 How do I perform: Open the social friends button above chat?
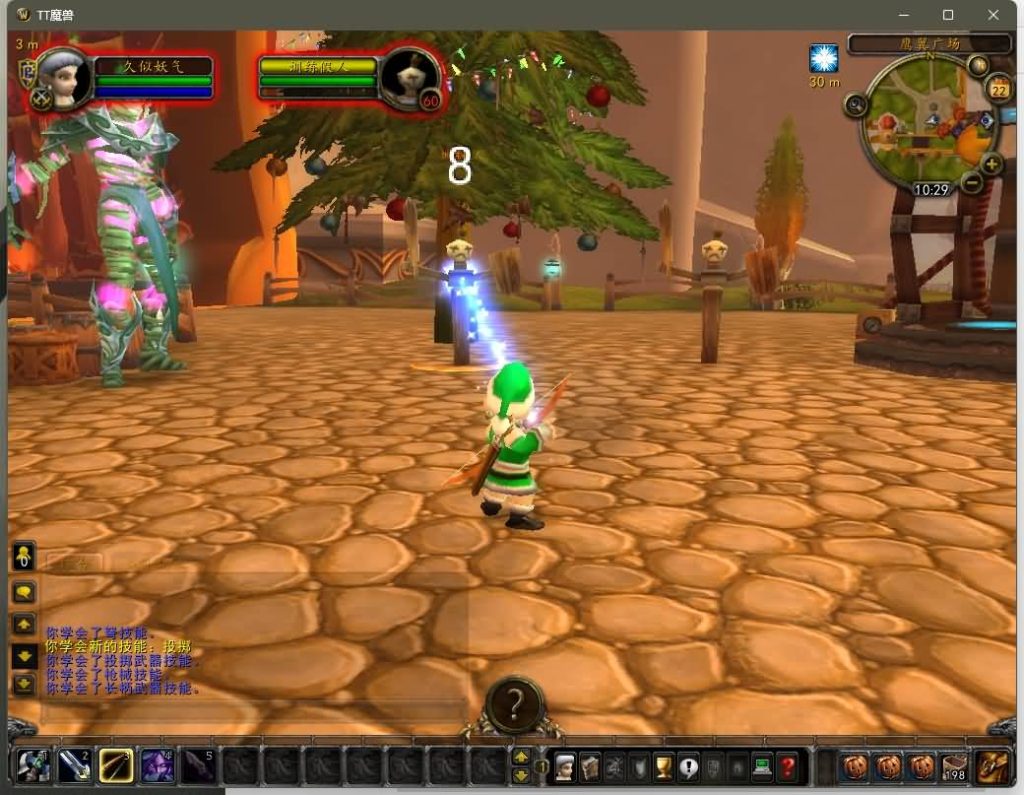(x=24, y=556)
